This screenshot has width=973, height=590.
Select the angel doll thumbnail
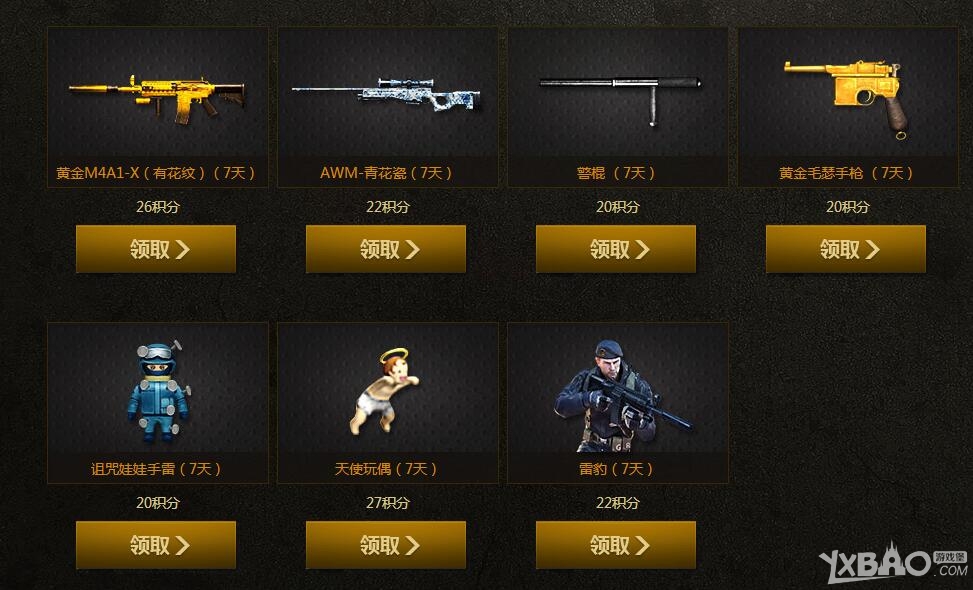click(388, 391)
